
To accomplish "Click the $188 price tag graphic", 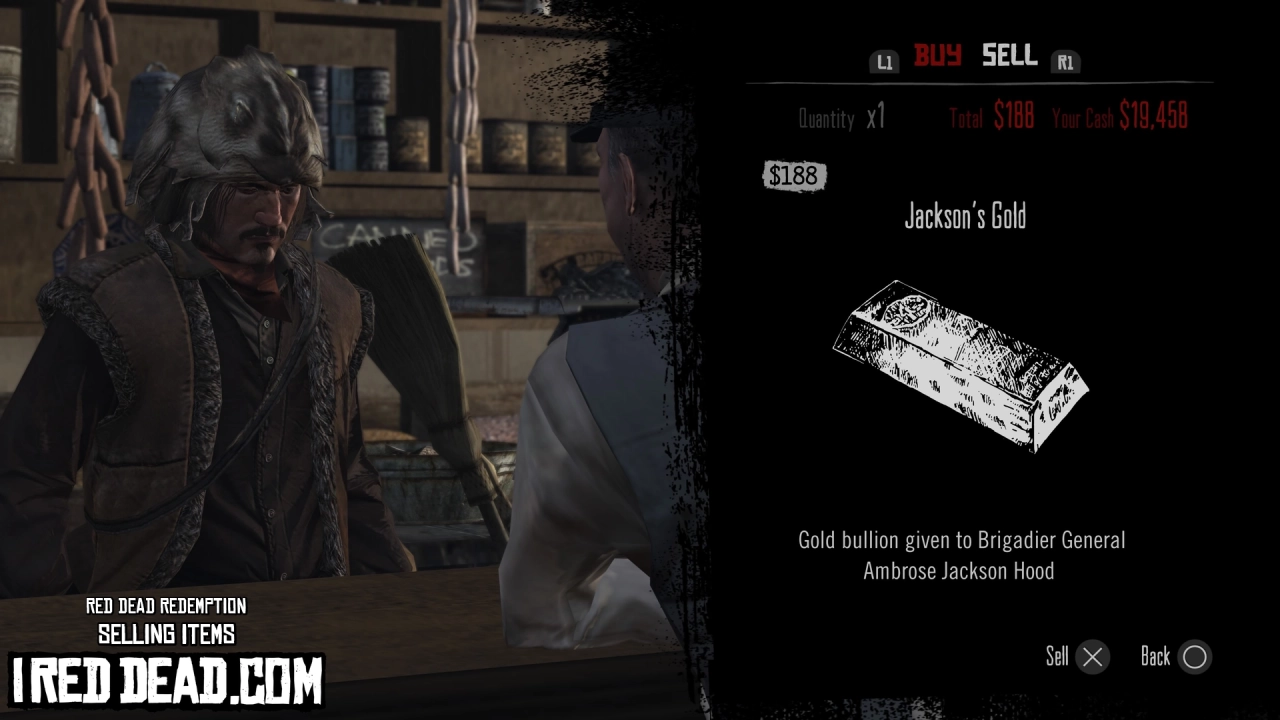I will (794, 176).
